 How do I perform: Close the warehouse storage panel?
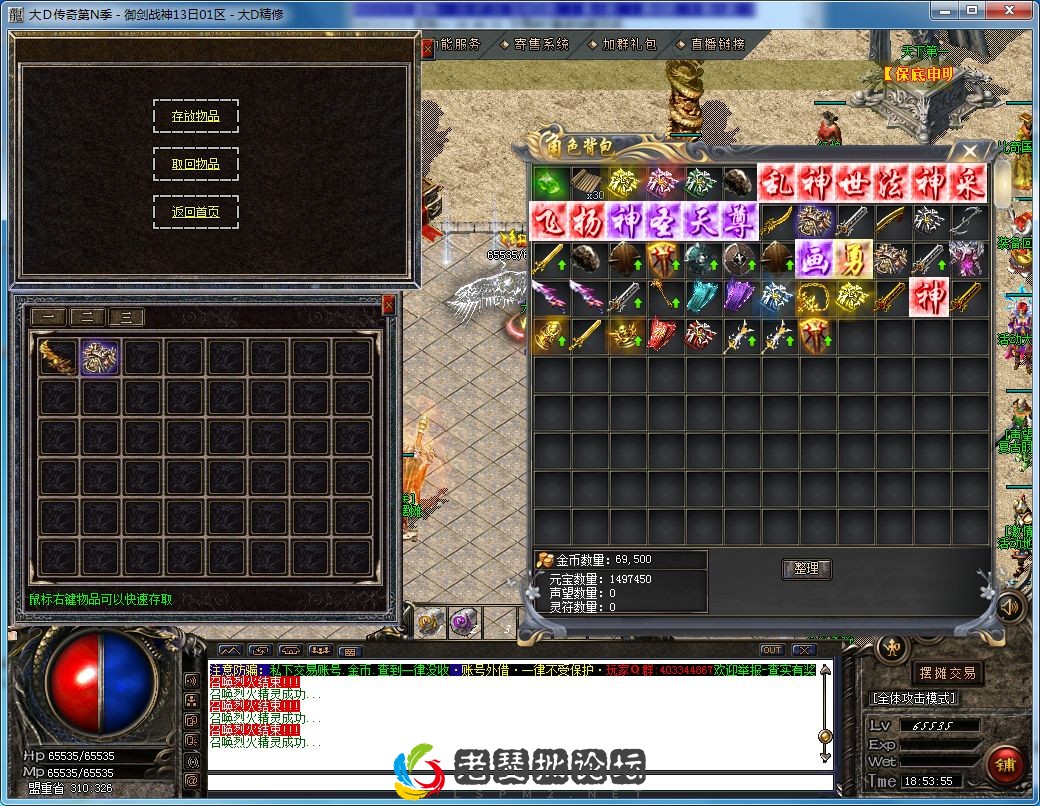pyautogui.click(x=389, y=305)
